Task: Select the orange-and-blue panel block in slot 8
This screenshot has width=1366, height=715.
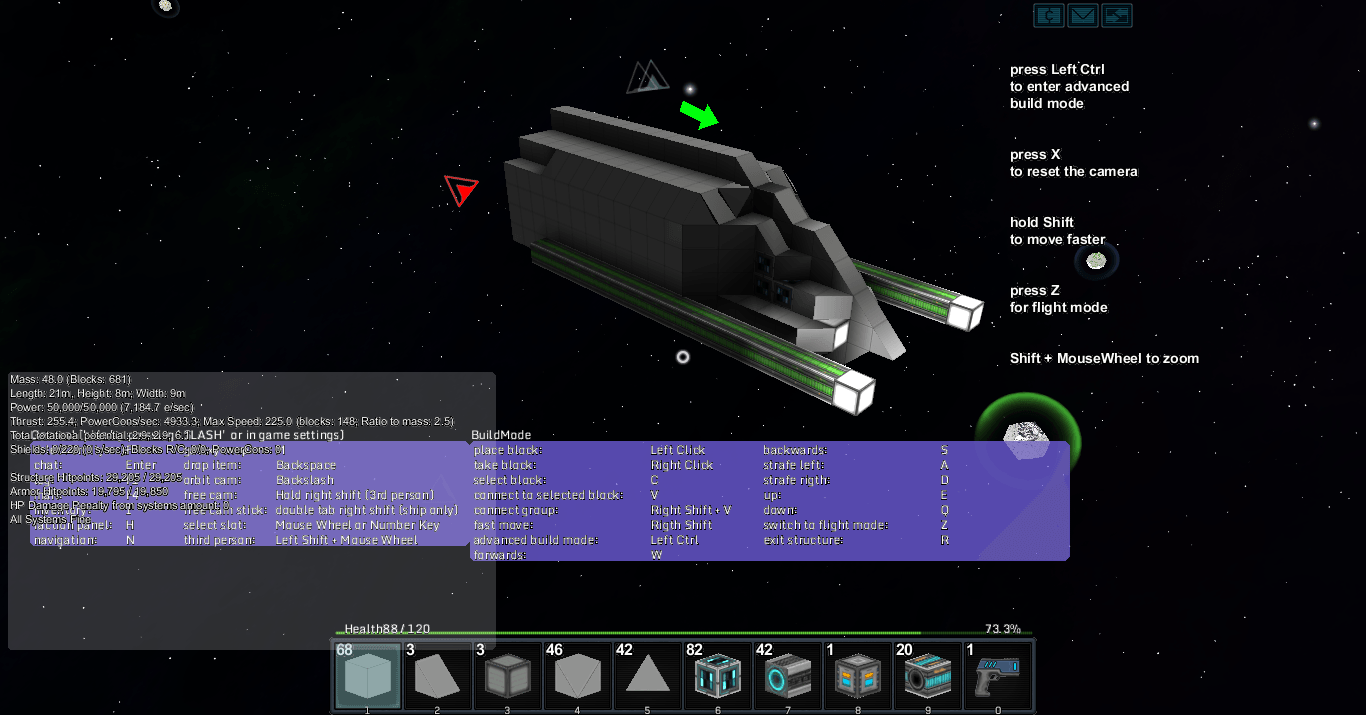Action: coord(857,675)
